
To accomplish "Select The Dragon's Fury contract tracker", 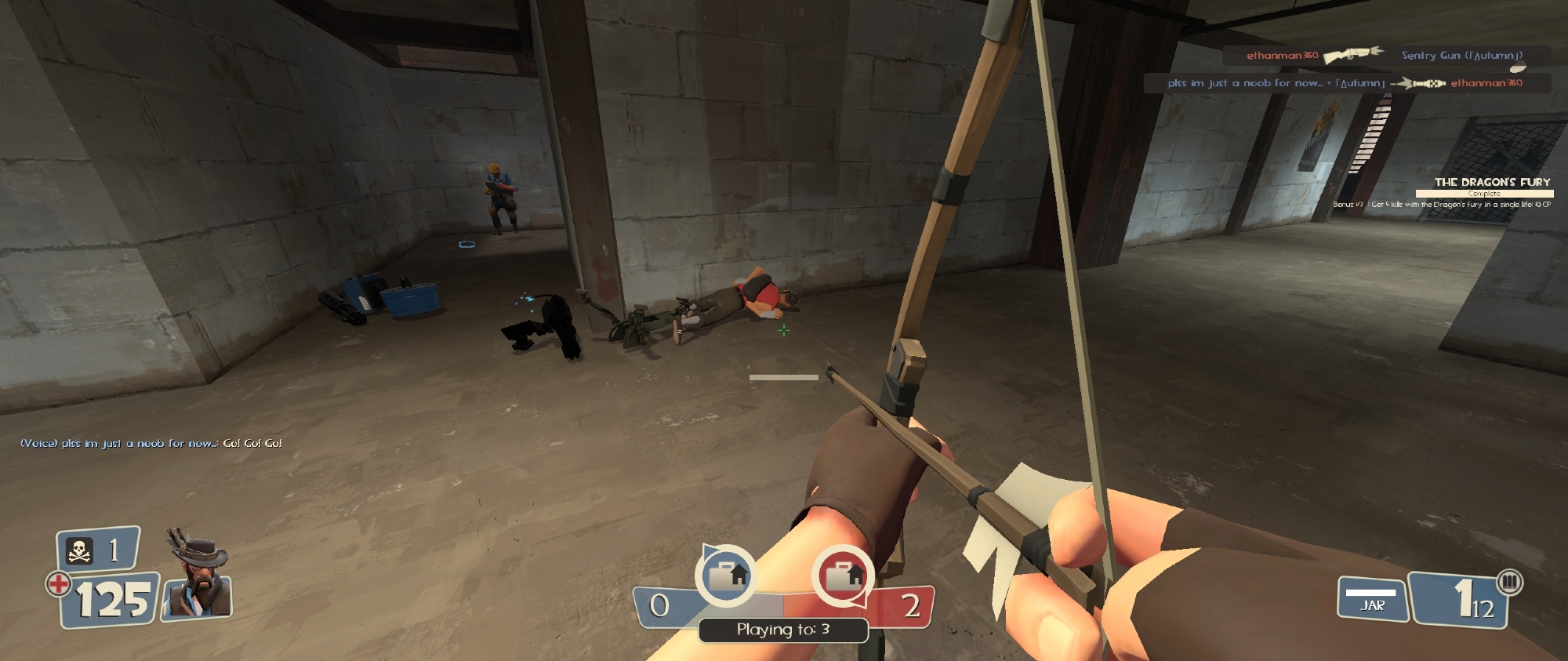I will [x=1483, y=192].
